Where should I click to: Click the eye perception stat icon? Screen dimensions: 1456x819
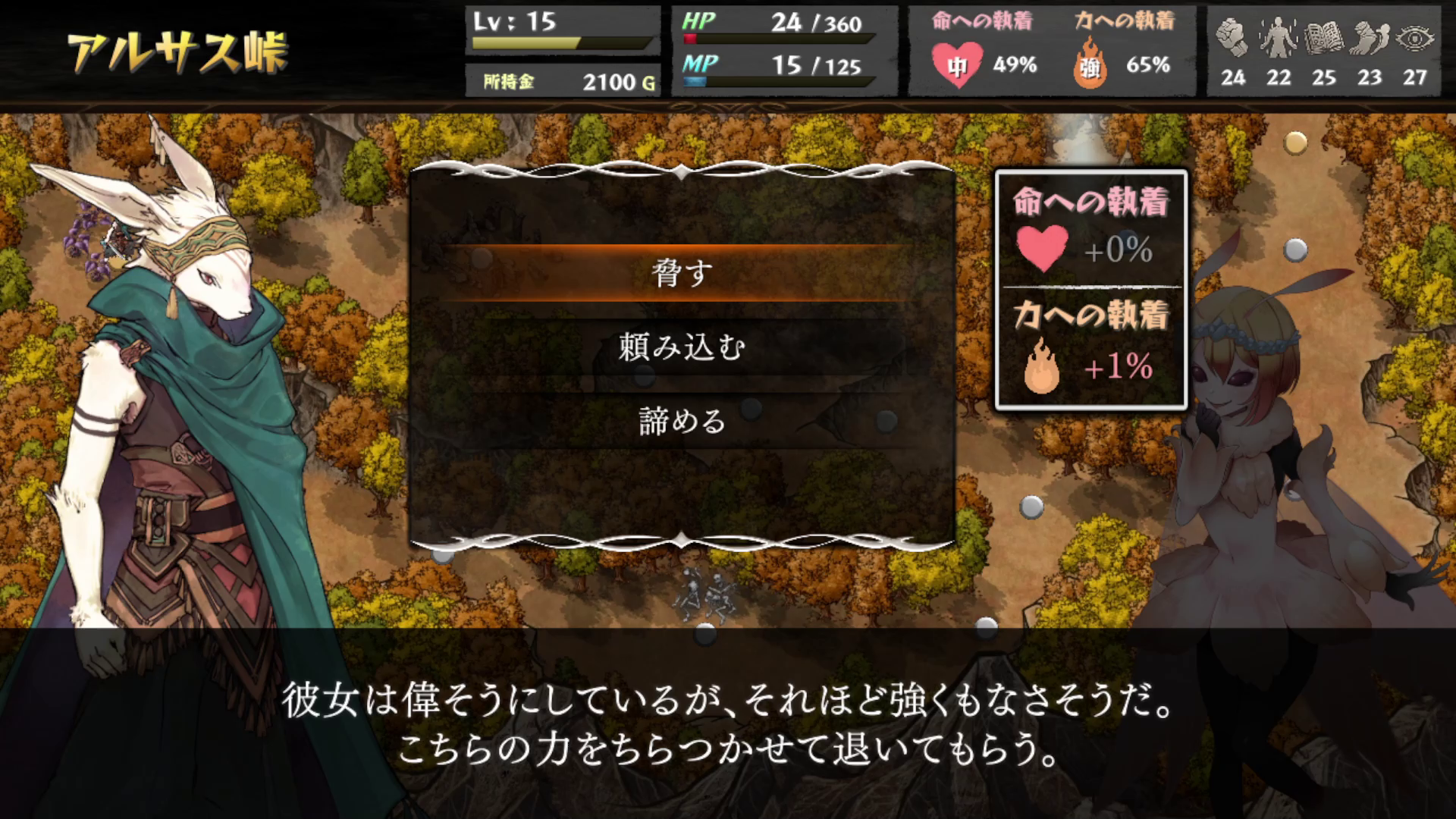[1417, 36]
